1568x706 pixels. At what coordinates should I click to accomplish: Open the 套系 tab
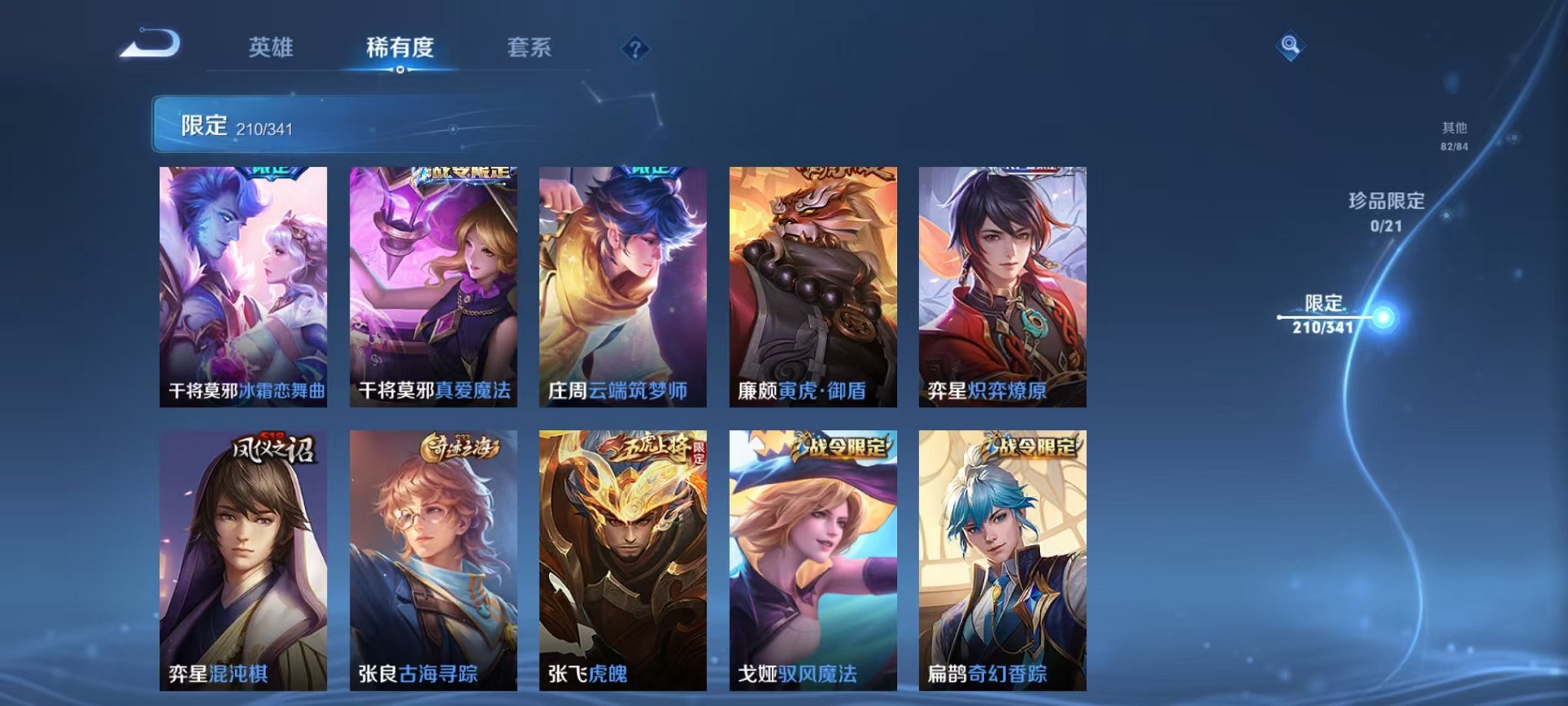pos(530,48)
